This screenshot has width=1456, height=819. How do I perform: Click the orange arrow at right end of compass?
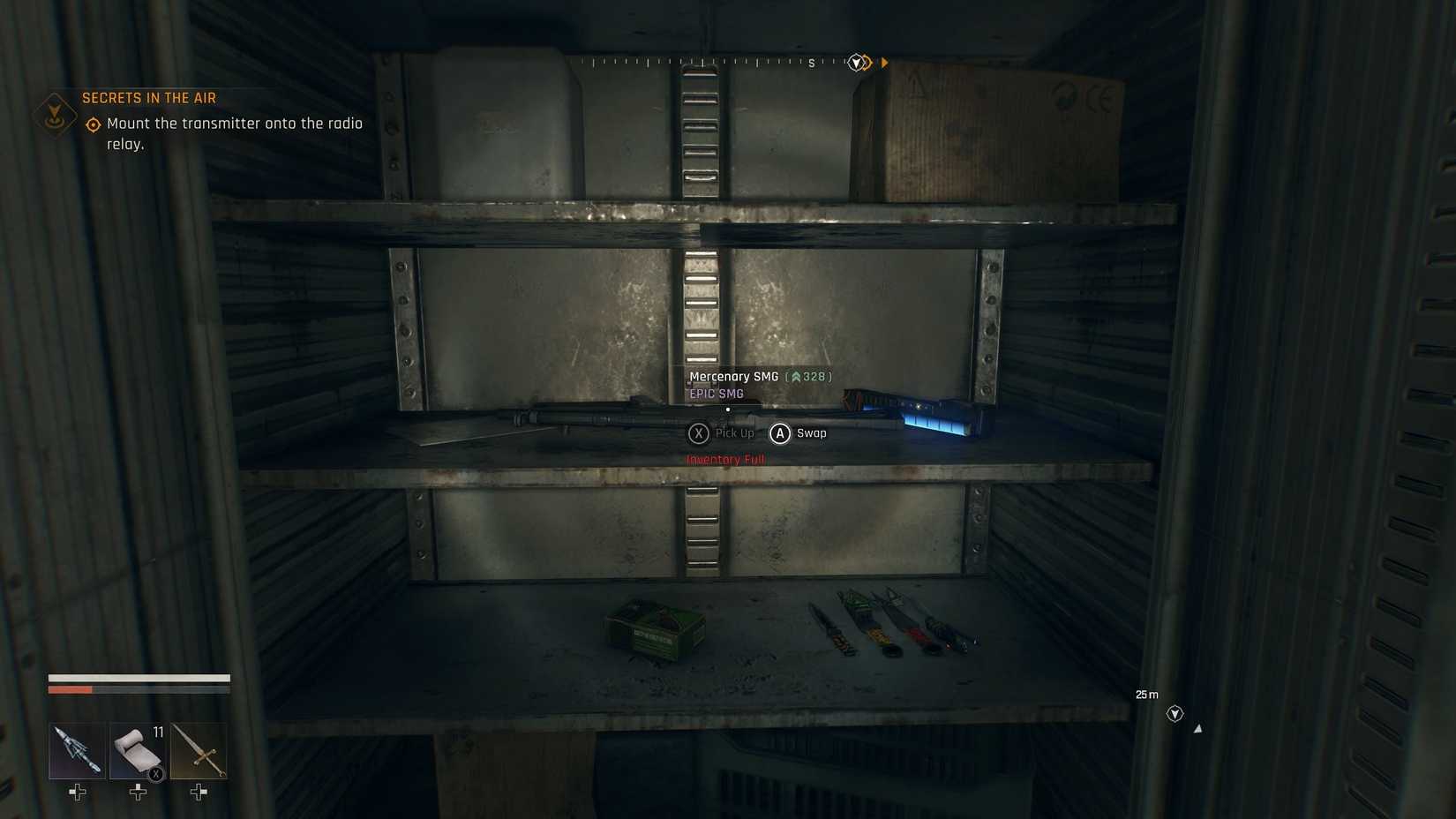[x=884, y=62]
